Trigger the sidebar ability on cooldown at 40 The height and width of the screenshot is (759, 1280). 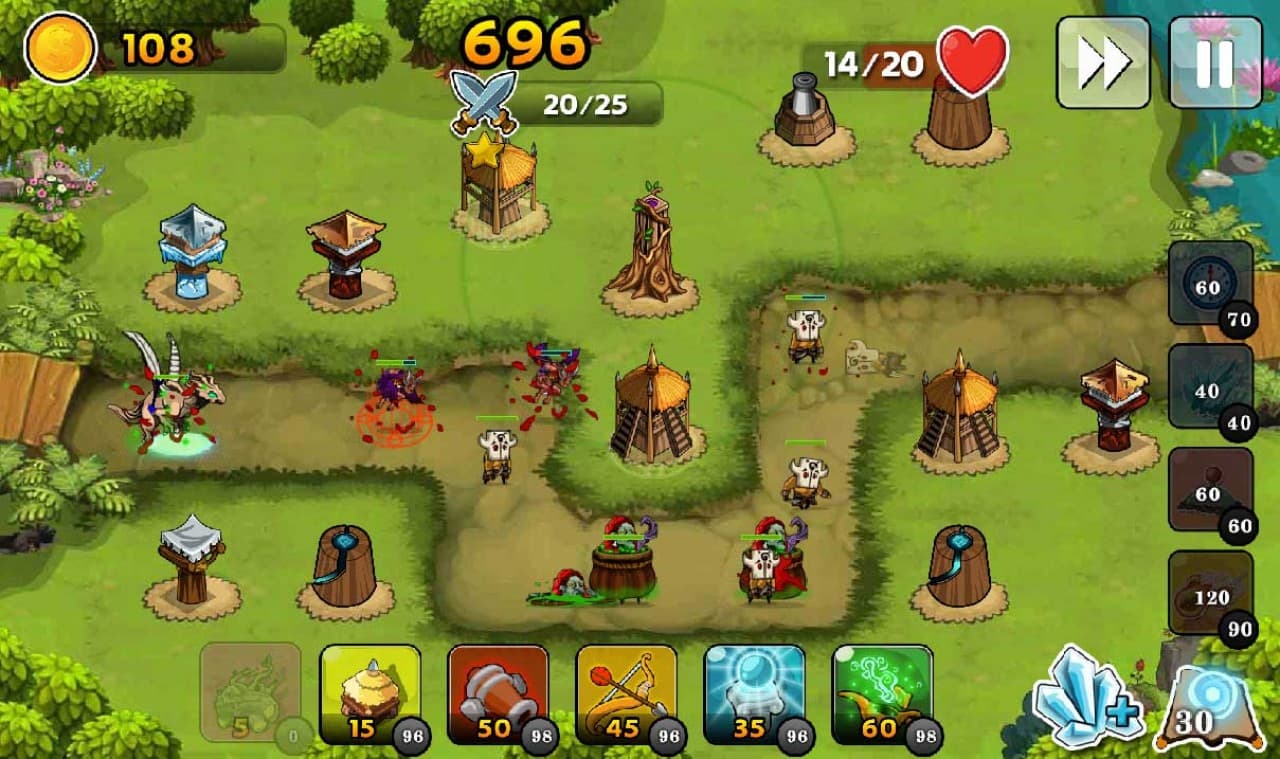[x=1210, y=388]
